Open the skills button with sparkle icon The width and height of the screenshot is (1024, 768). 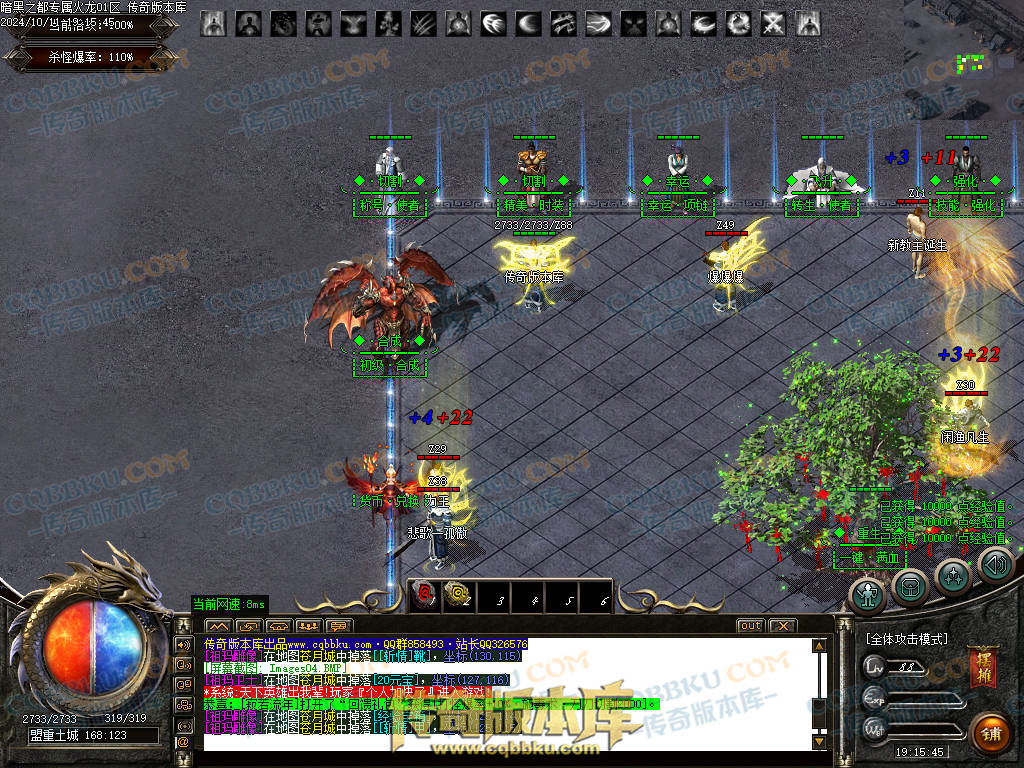click(x=952, y=577)
